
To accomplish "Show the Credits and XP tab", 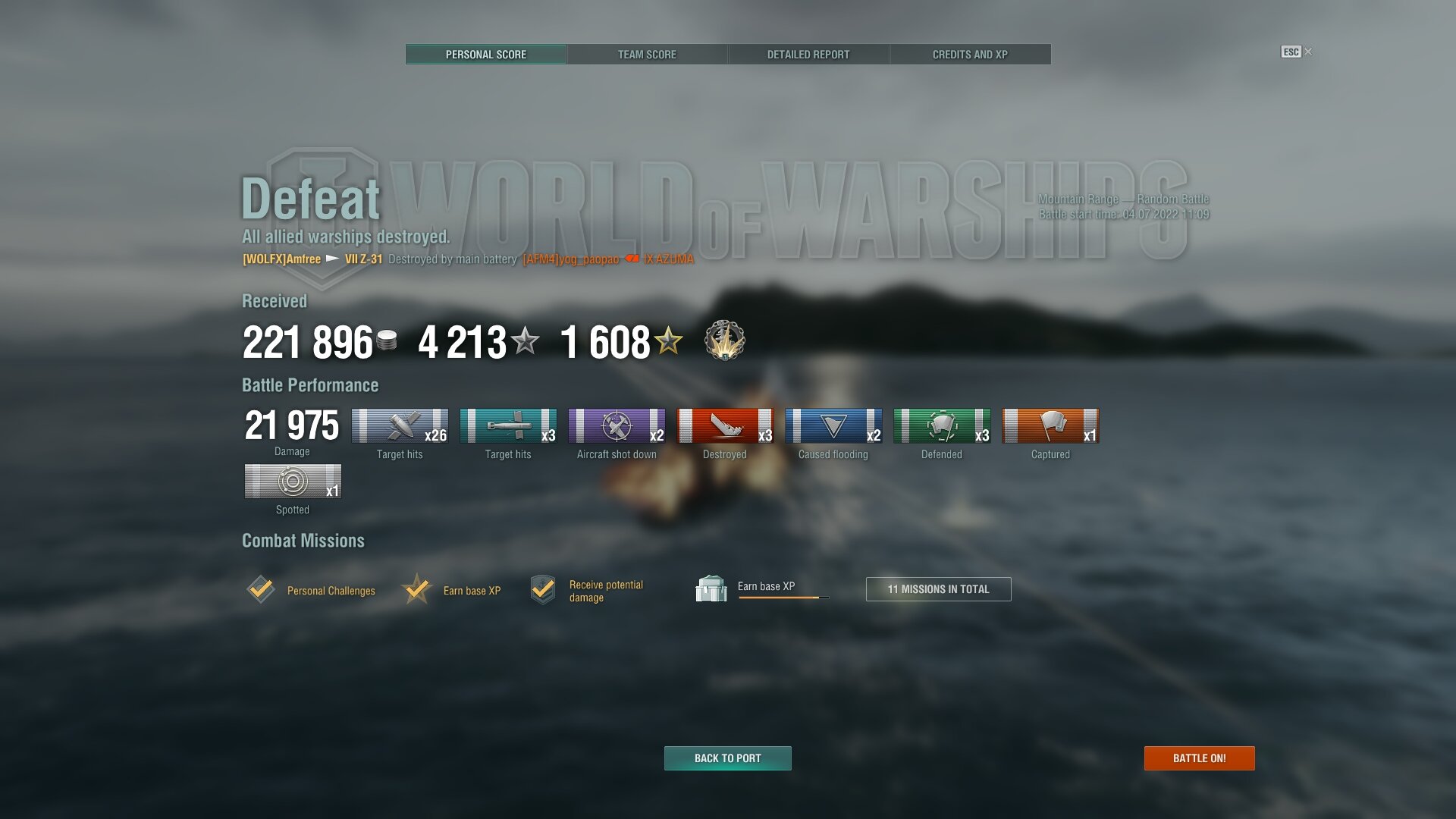I will [x=970, y=55].
